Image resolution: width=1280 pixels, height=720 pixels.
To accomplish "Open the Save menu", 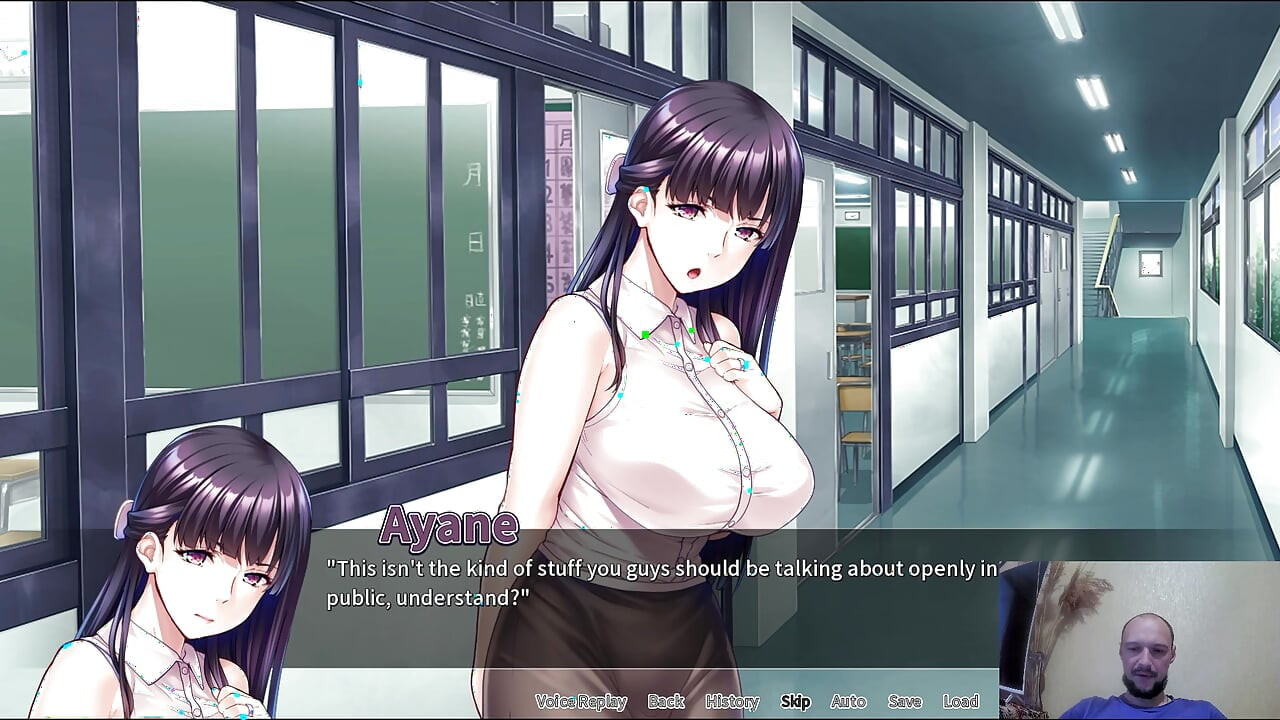I will point(904,701).
